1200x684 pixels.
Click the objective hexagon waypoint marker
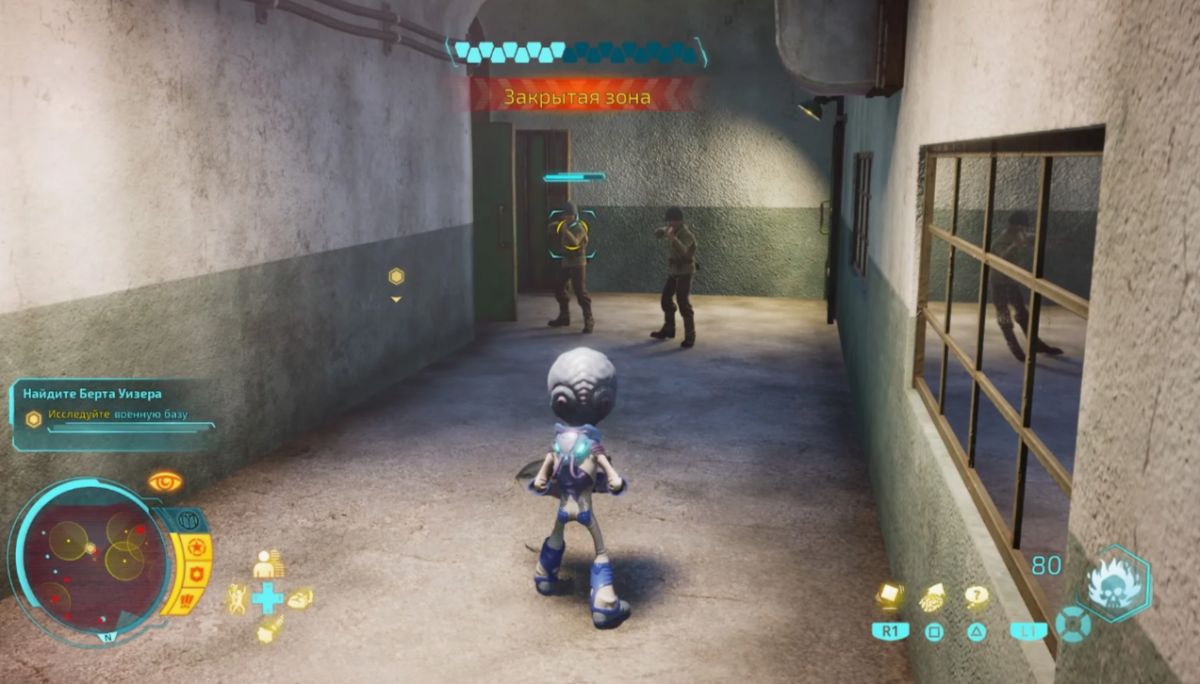396,276
